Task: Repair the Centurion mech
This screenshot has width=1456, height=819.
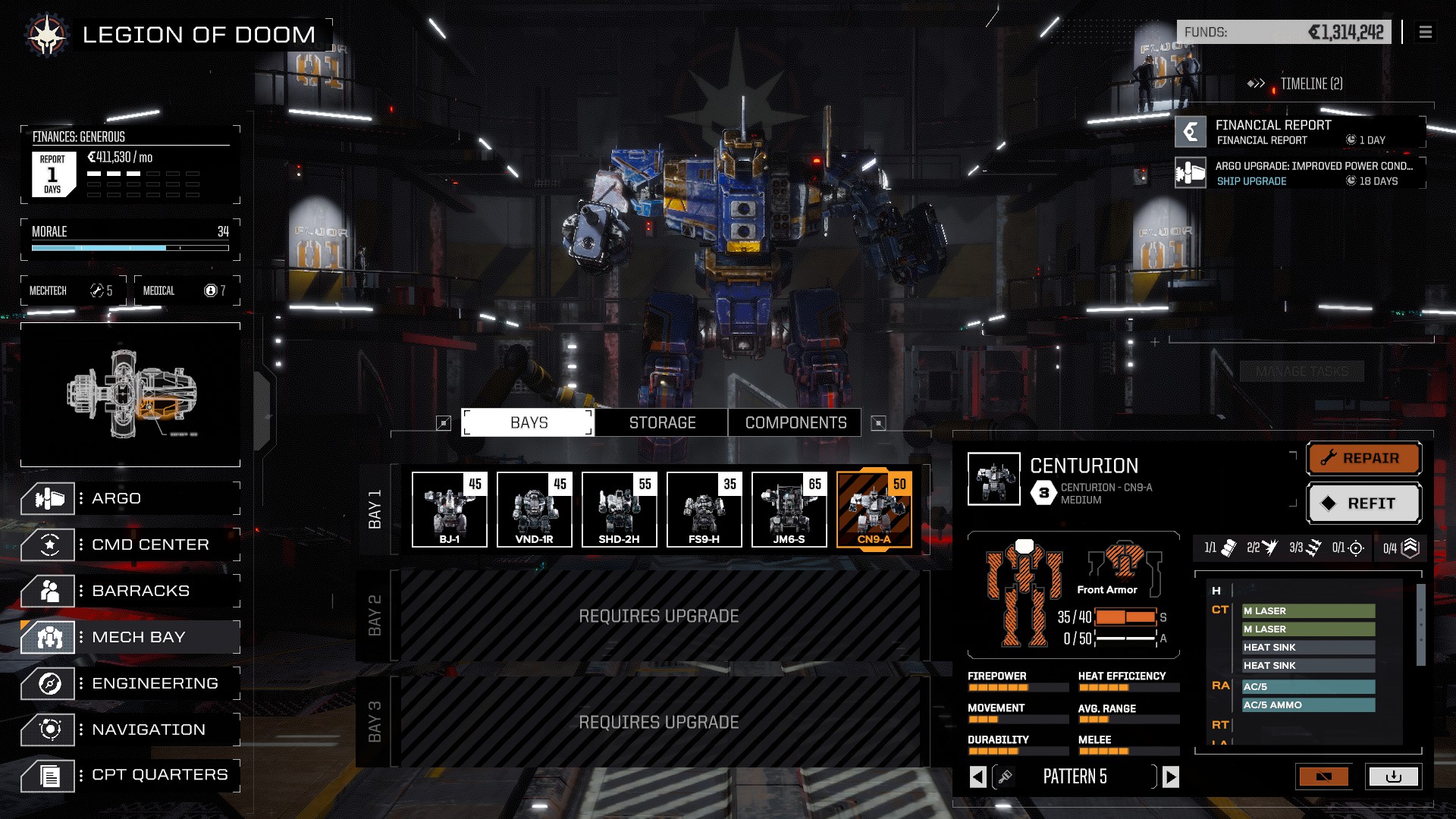Action: coord(1363,458)
